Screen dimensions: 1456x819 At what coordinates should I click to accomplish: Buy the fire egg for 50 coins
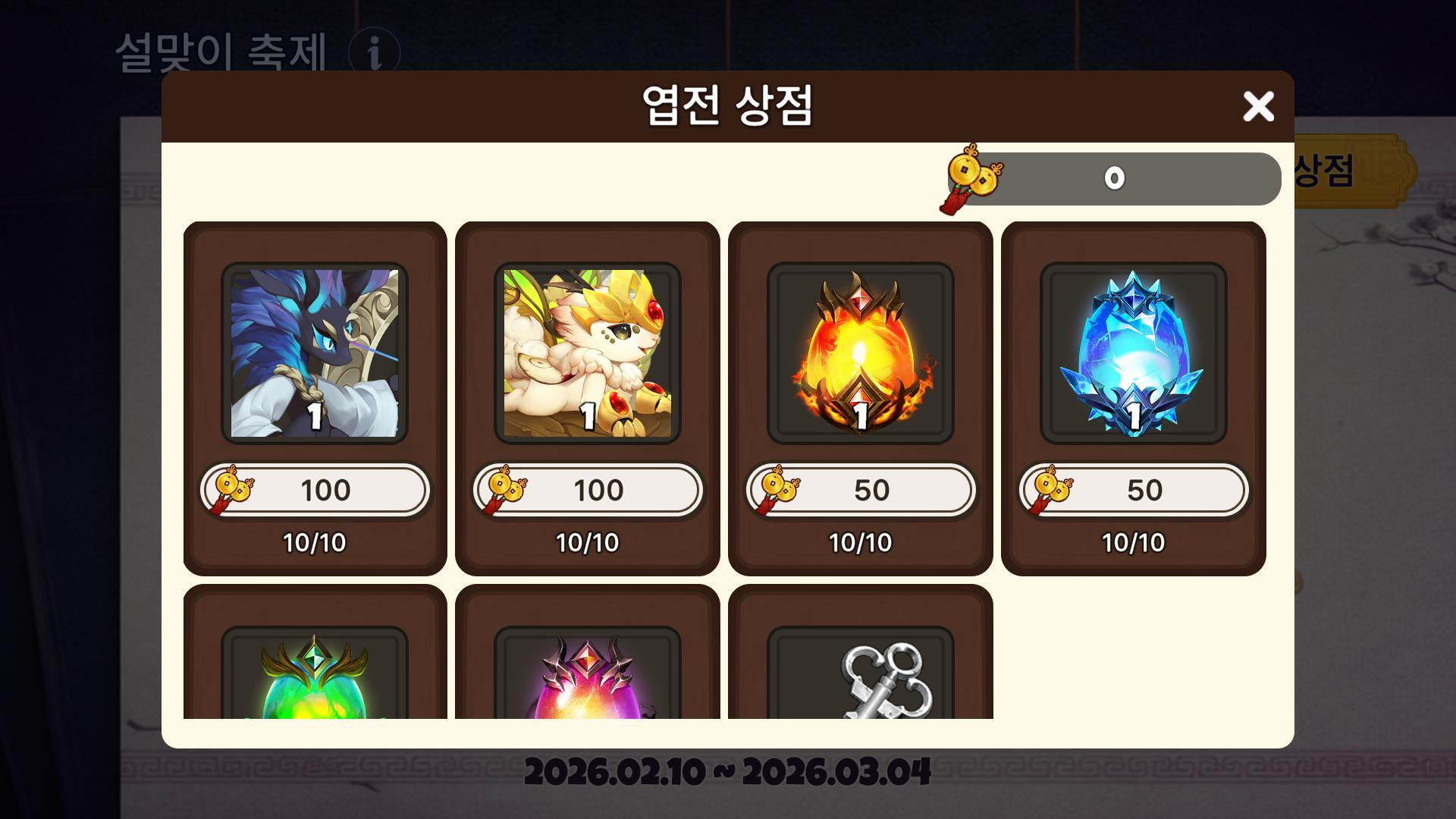[861, 490]
